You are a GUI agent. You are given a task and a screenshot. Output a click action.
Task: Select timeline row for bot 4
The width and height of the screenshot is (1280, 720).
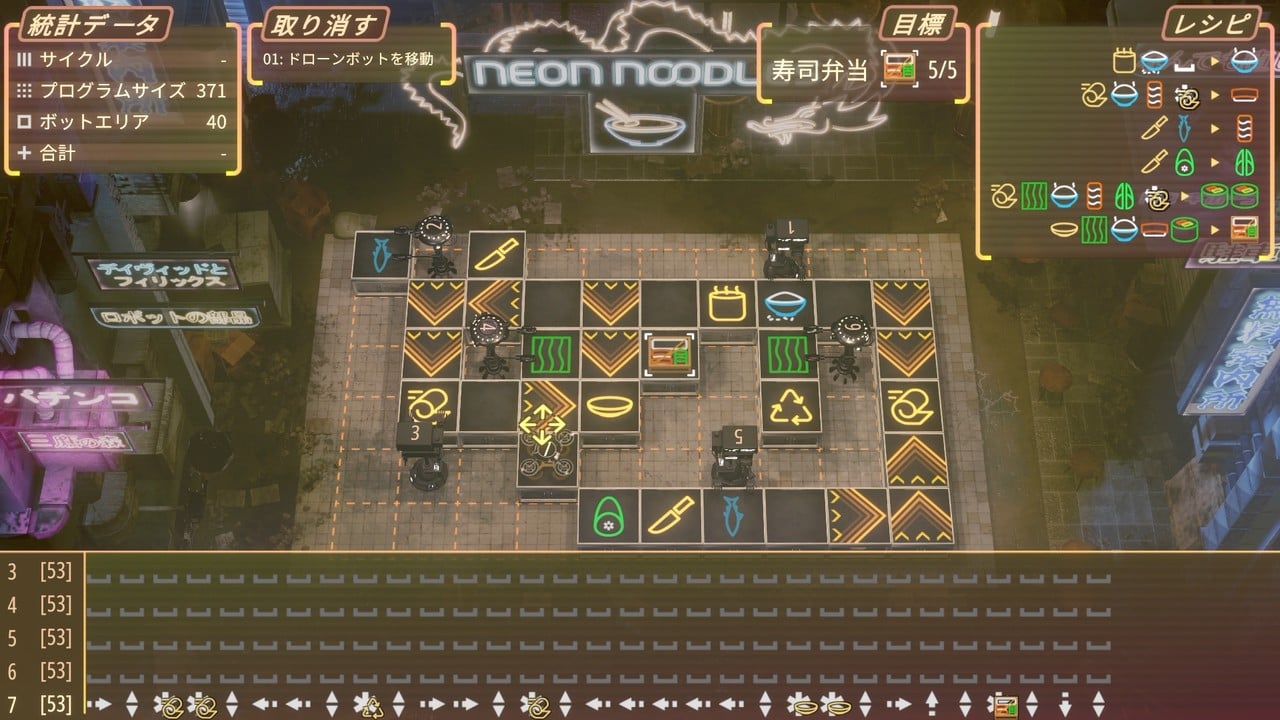click(40, 605)
